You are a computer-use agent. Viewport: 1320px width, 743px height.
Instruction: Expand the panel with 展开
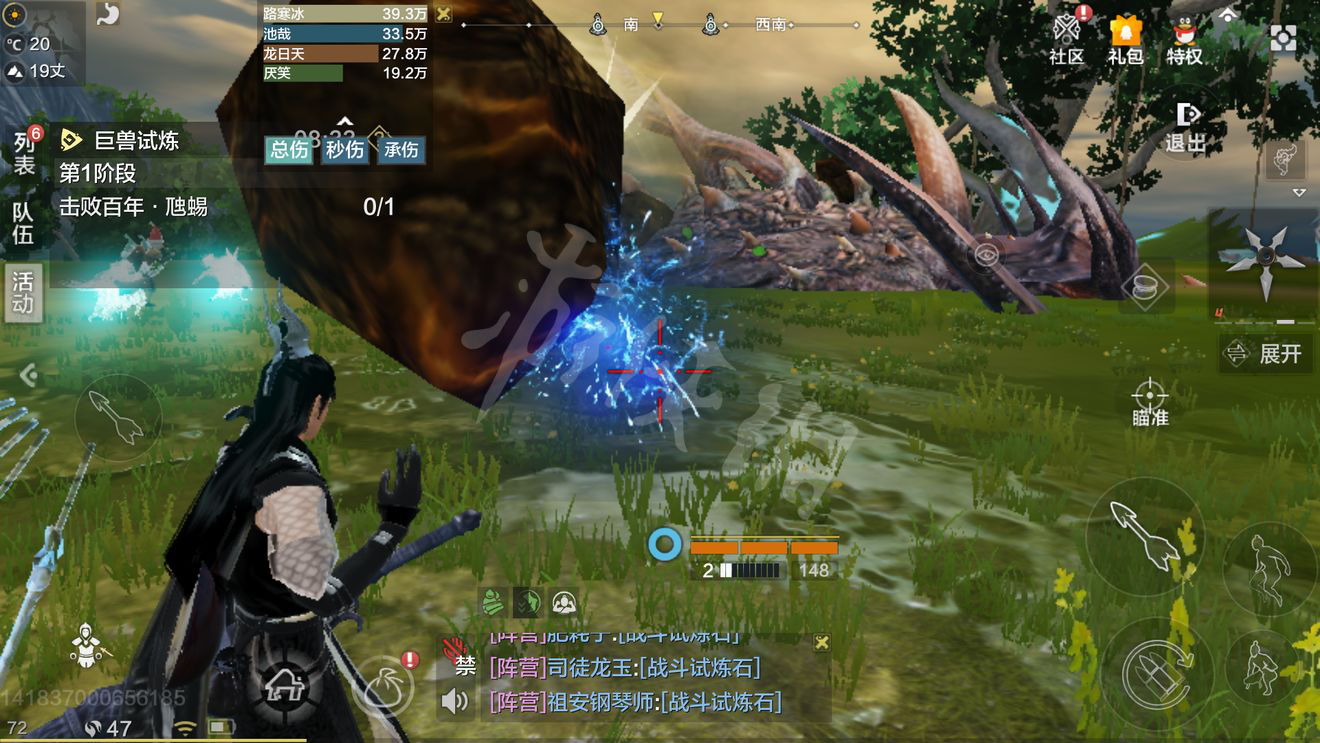(x=1266, y=353)
